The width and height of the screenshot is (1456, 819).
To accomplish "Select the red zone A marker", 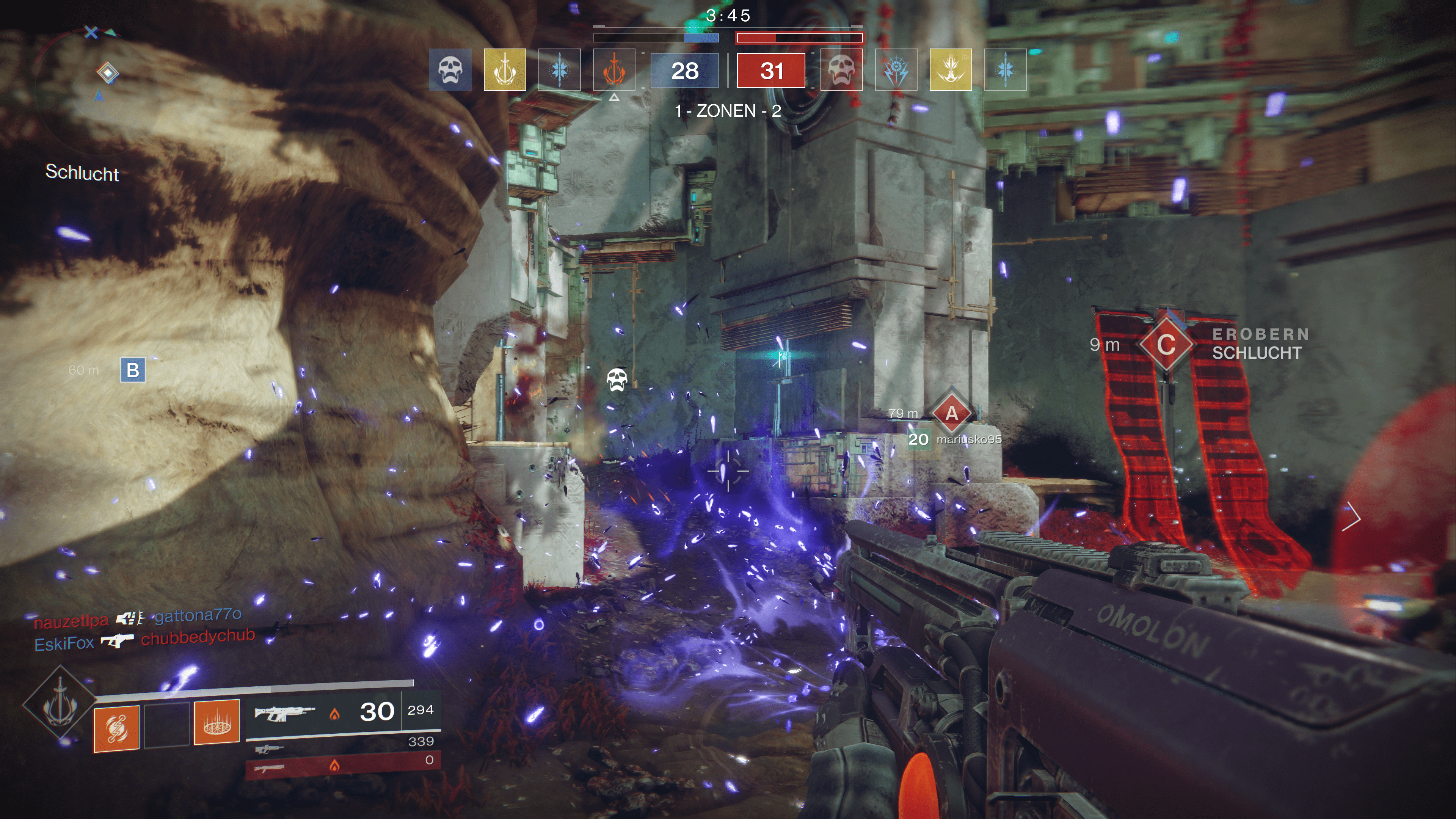I will pos(952,414).
